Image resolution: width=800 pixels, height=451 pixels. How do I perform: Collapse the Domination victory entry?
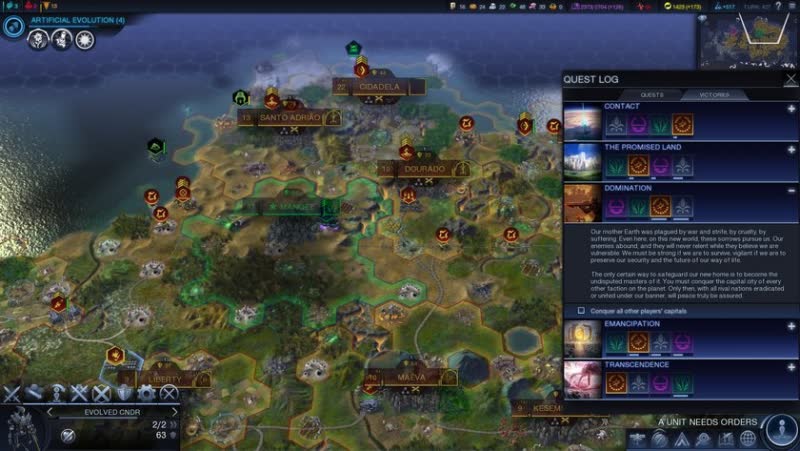point(791,189)
